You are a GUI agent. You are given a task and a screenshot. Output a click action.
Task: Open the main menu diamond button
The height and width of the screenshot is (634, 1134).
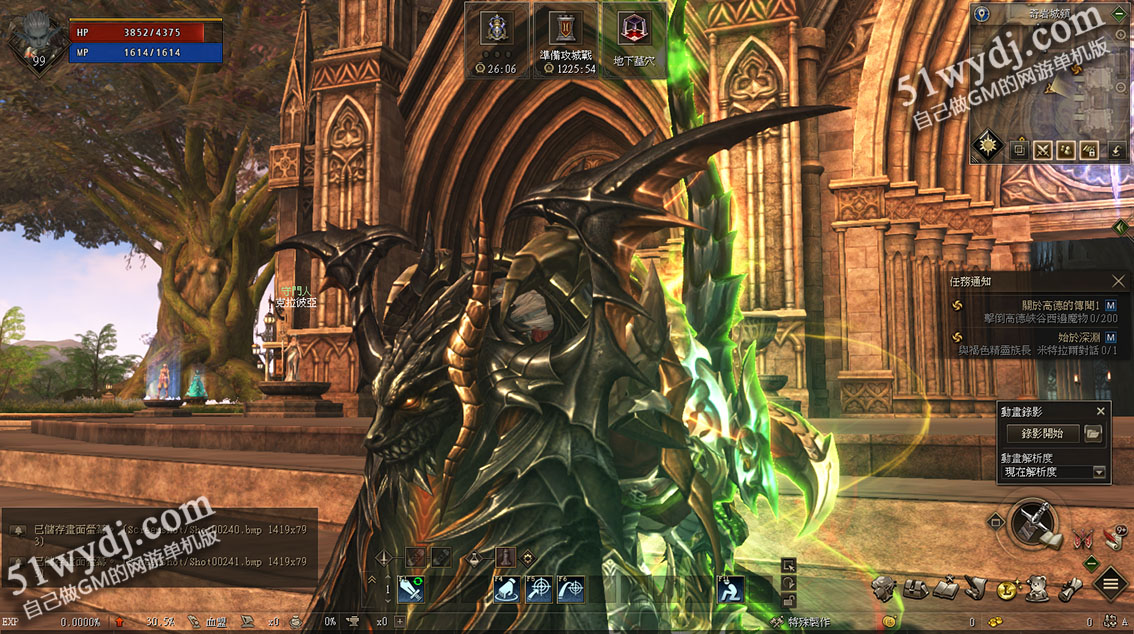1110,584
